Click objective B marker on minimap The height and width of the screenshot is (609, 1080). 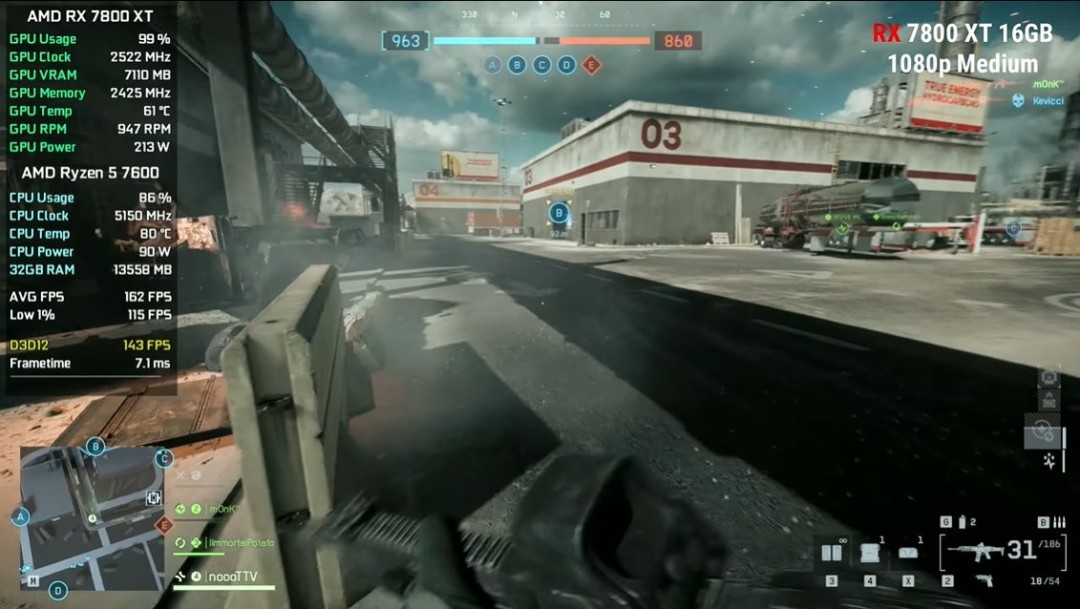click(x=95, y=446)
